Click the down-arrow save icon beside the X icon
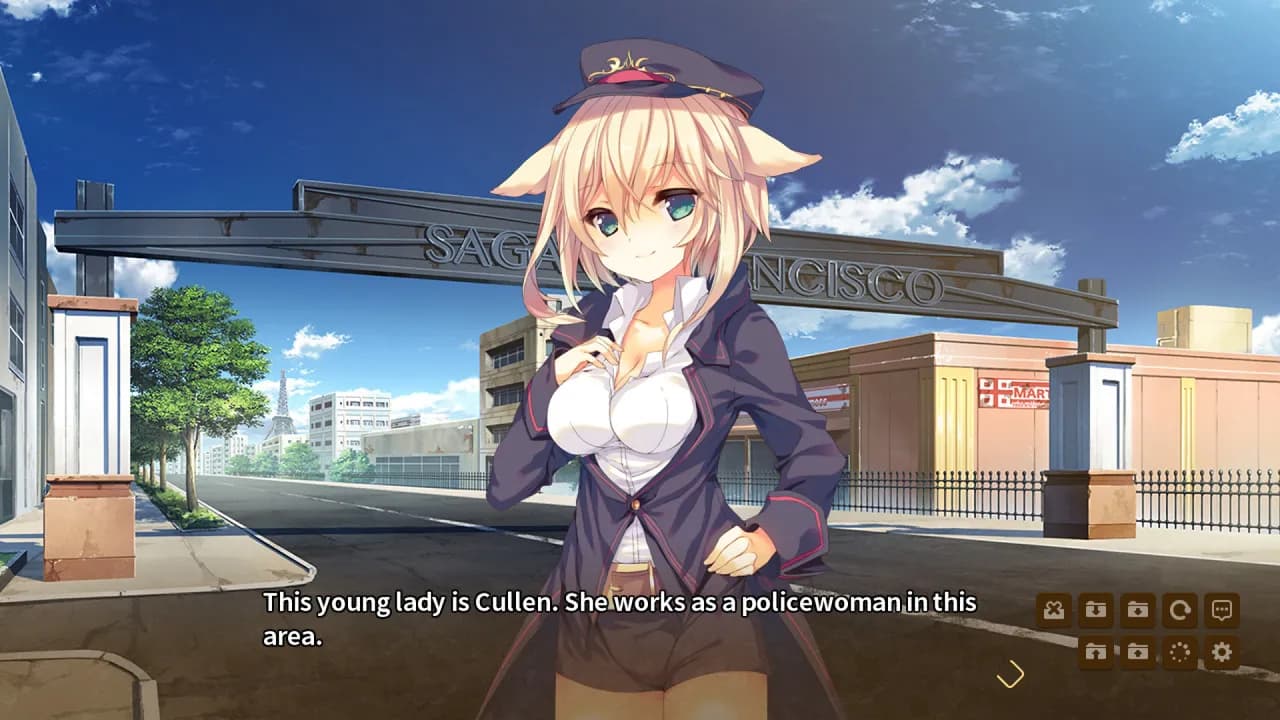The width and height of the screenshot is (1280, 720). point(1096,610)
